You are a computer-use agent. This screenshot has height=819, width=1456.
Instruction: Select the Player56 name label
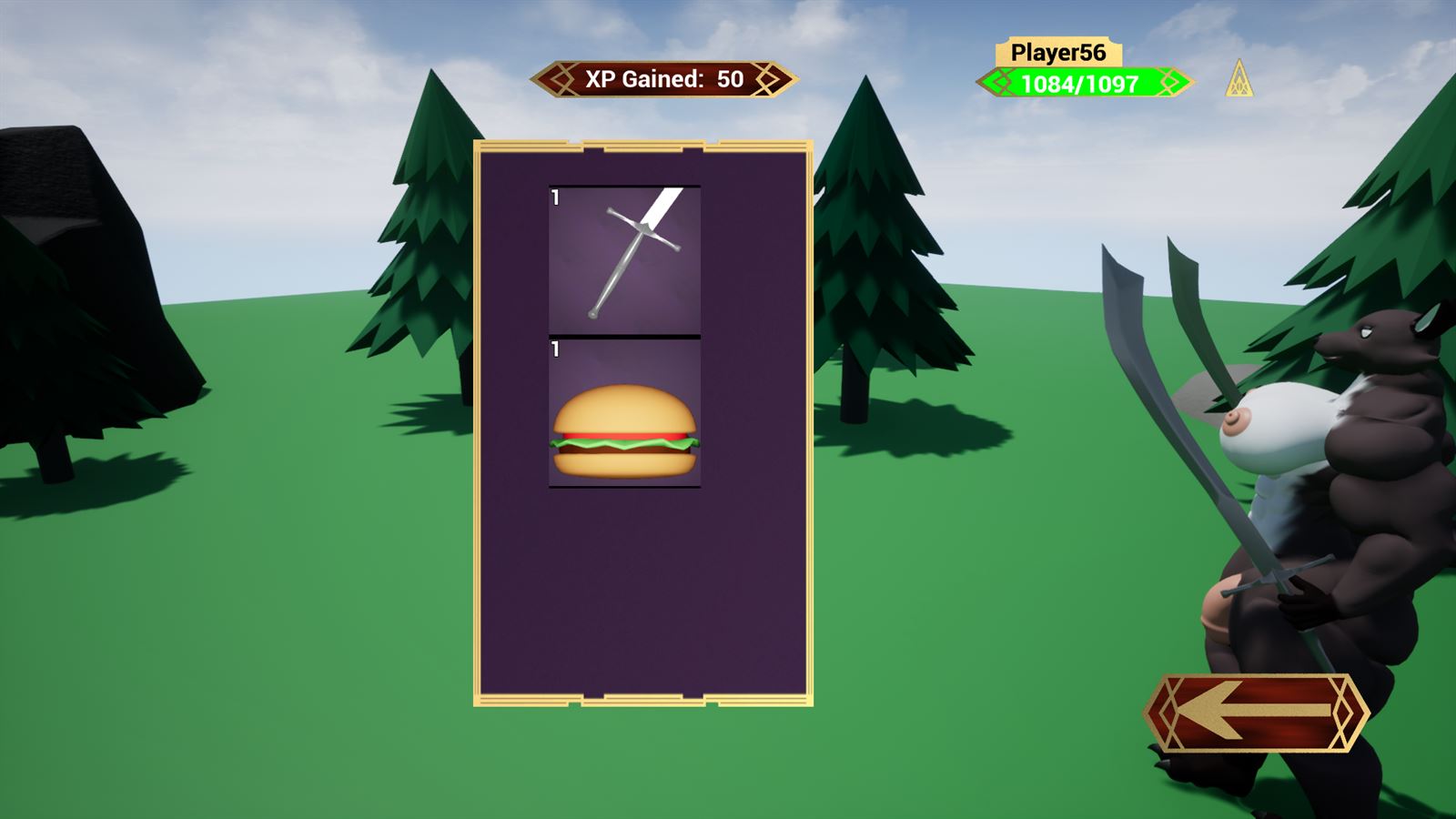(x=1058, y=54)
